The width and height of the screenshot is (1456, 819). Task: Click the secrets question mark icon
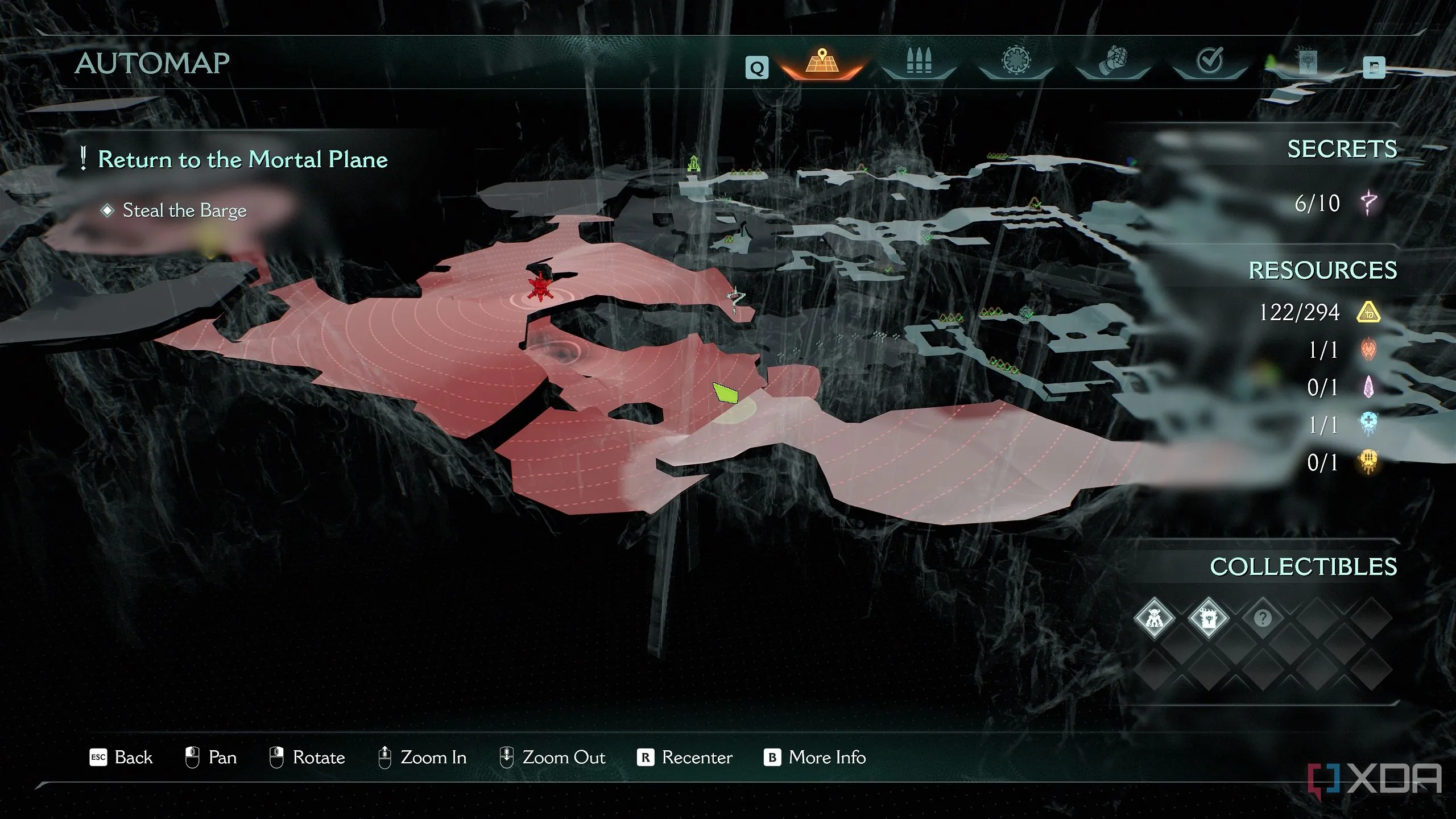(x=1368, y=203)
